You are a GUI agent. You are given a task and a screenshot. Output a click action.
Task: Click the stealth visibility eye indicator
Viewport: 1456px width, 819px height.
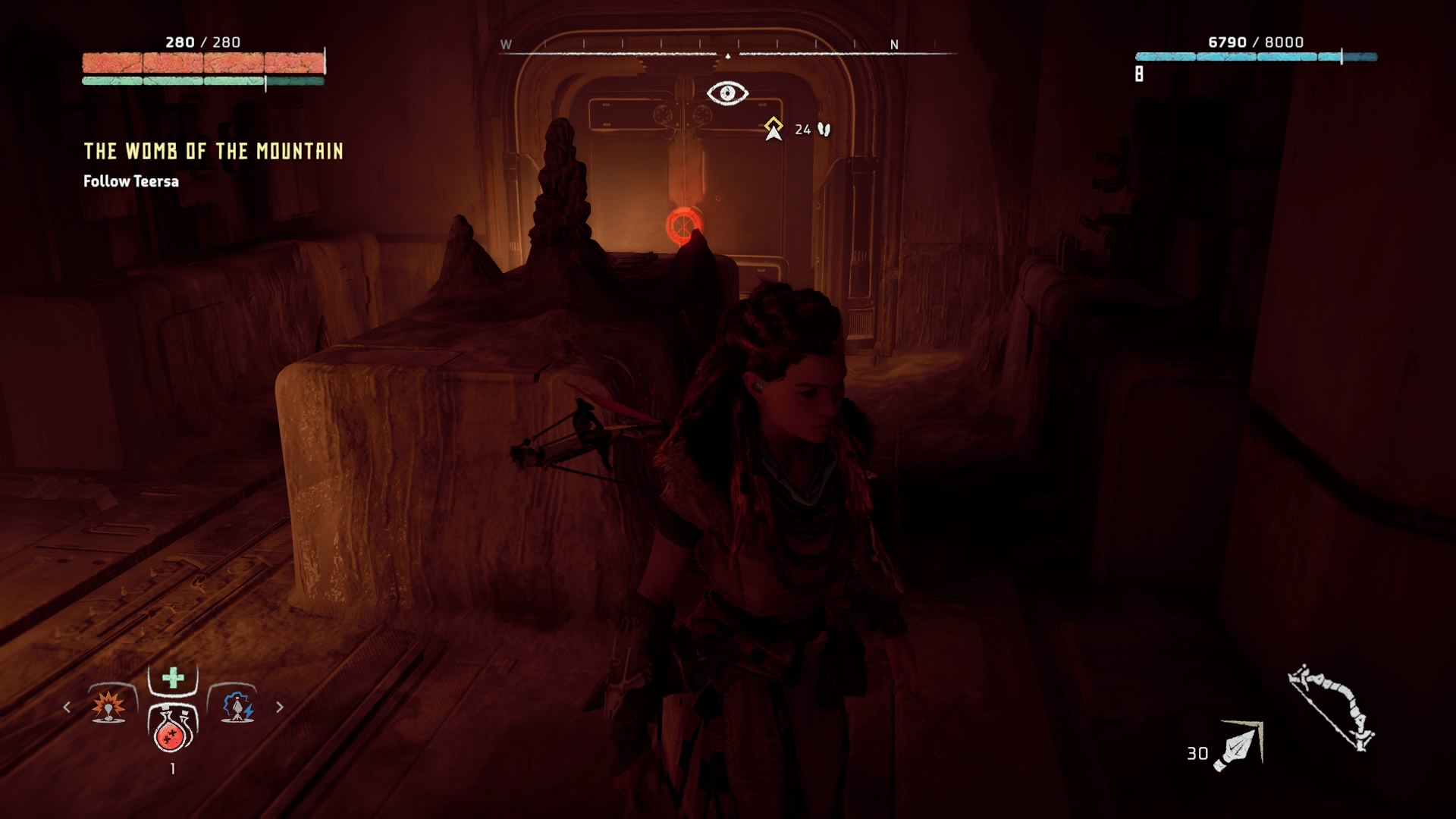(x=727, y=93)
